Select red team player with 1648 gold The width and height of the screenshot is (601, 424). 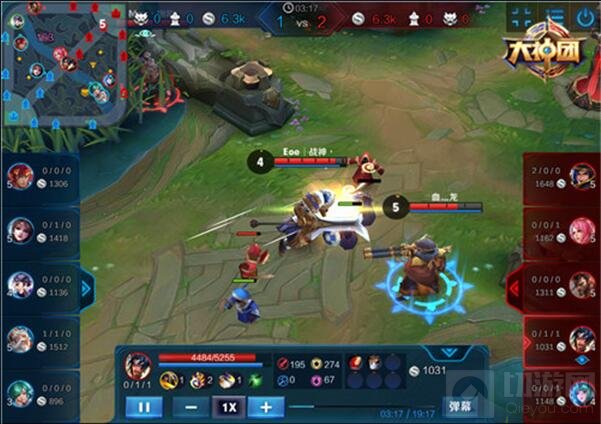562,177
